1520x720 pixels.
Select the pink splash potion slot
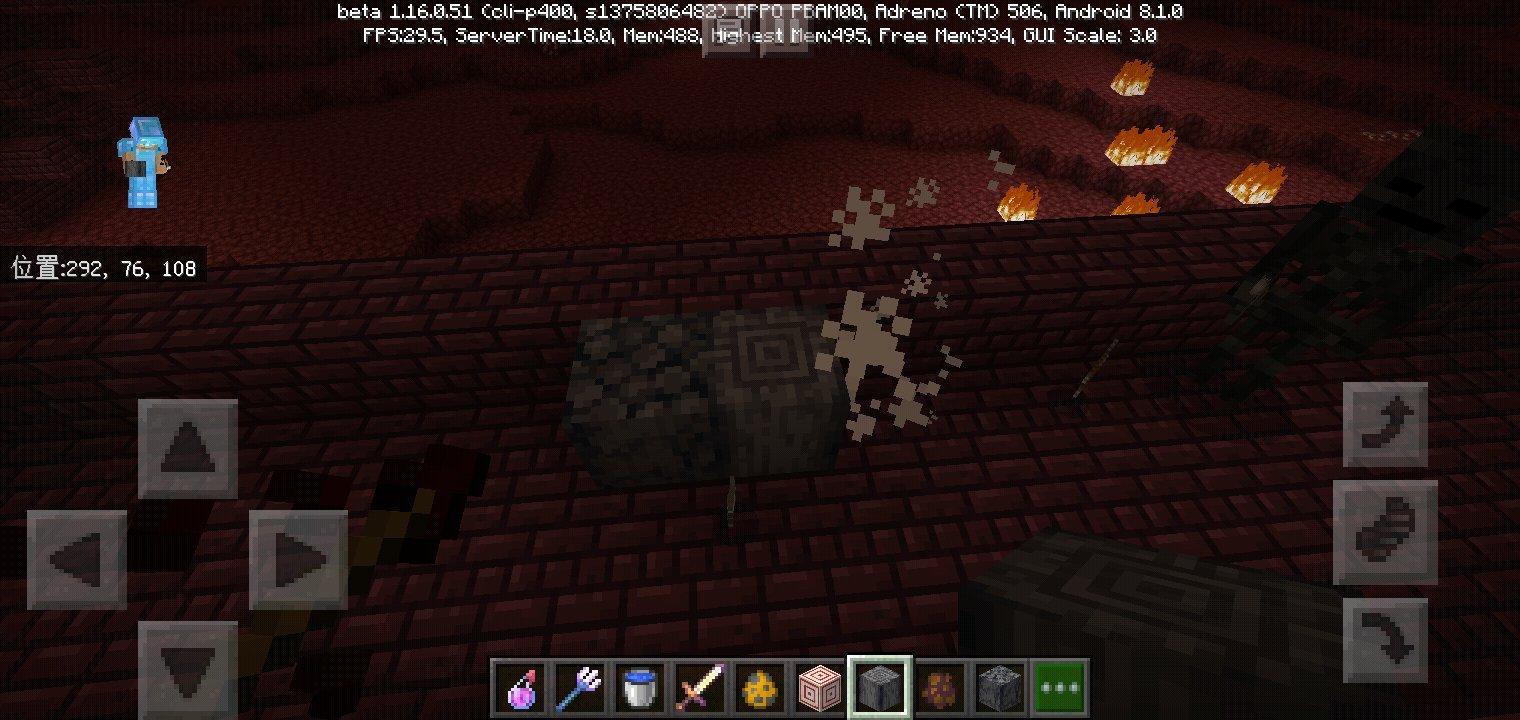tap(521, 688)
